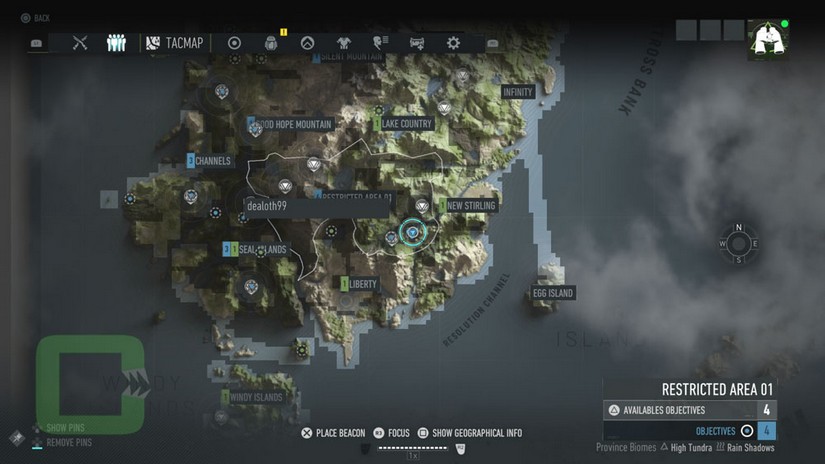Open the head-profile tab with list lines
The width and height of the screenshot is (825, 464).
click(x=381, y=43)
